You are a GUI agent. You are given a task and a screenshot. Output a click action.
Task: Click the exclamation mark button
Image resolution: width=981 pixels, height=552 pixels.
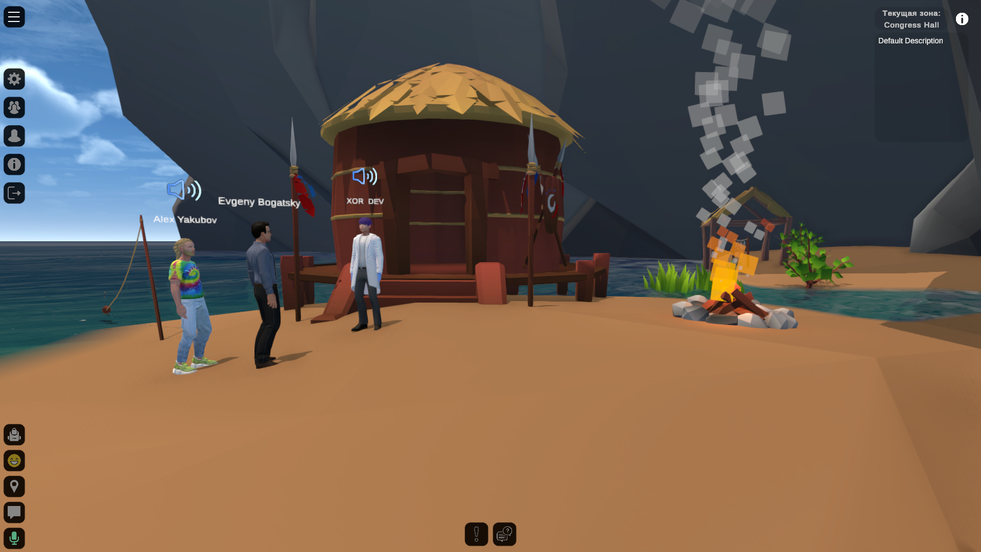pos(476,534)
